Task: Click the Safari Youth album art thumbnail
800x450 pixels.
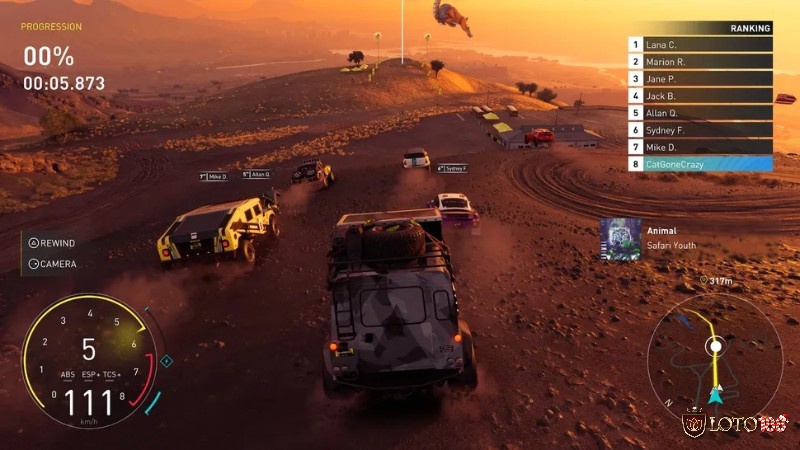Action: (620, 239)
